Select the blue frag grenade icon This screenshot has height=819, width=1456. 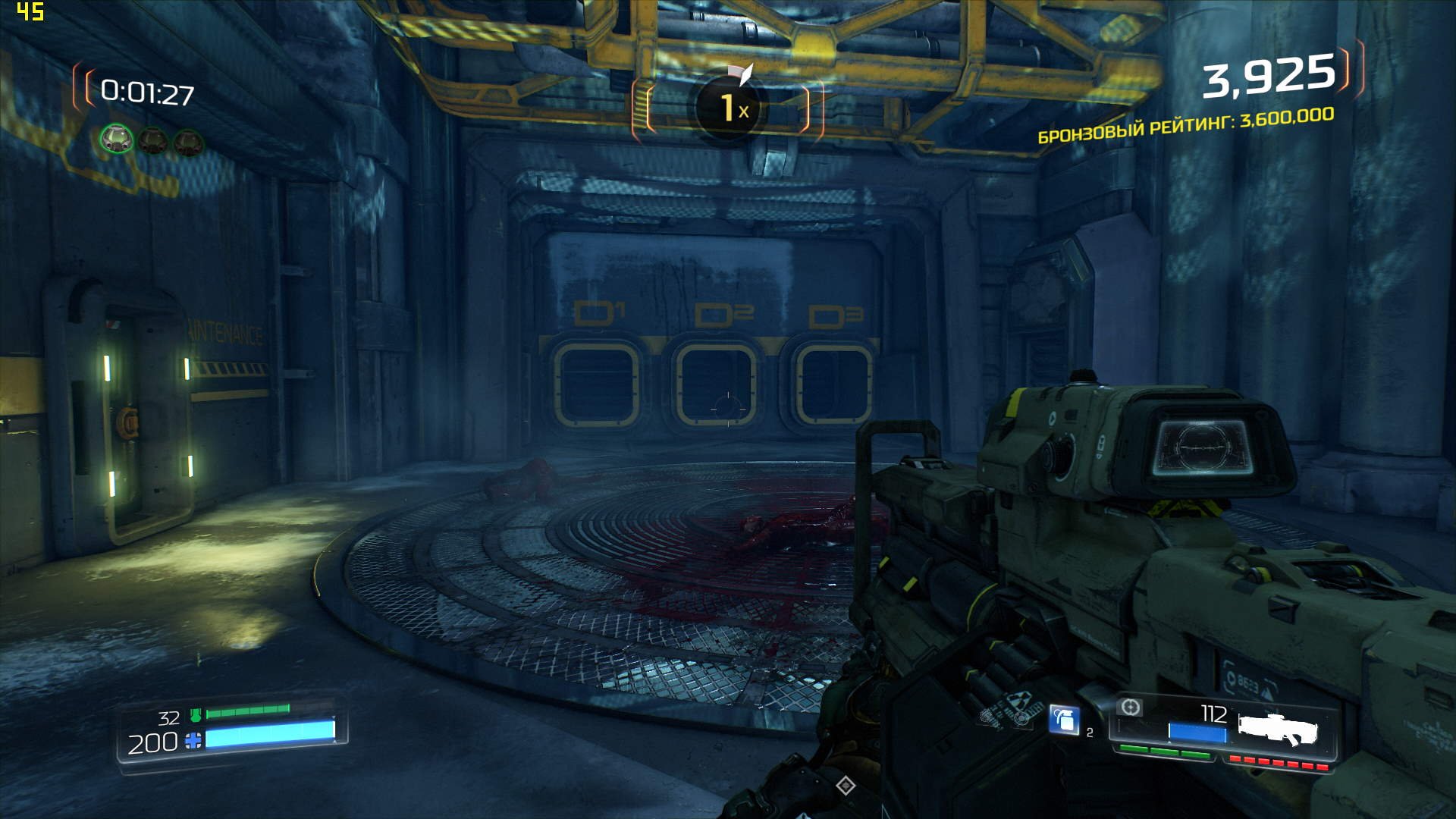tap(1064, 719)
